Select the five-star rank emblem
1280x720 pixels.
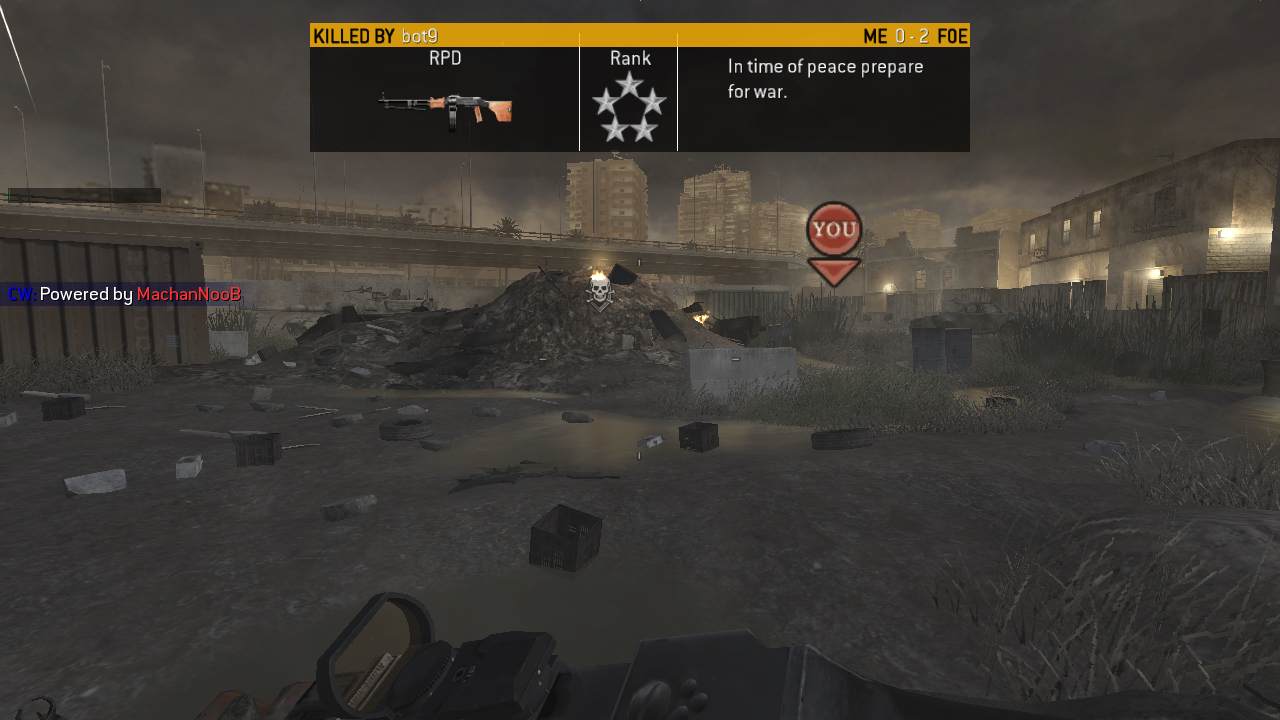(x=629, y=107)
